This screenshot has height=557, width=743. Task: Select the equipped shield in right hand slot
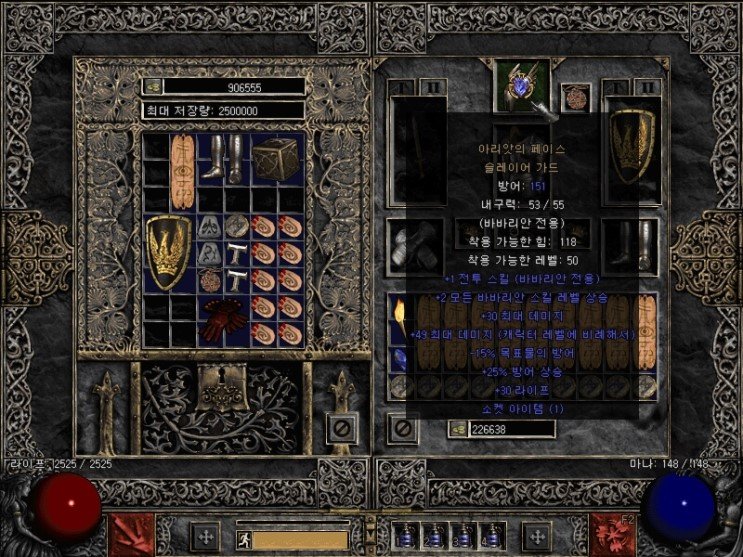click(631, 146)
